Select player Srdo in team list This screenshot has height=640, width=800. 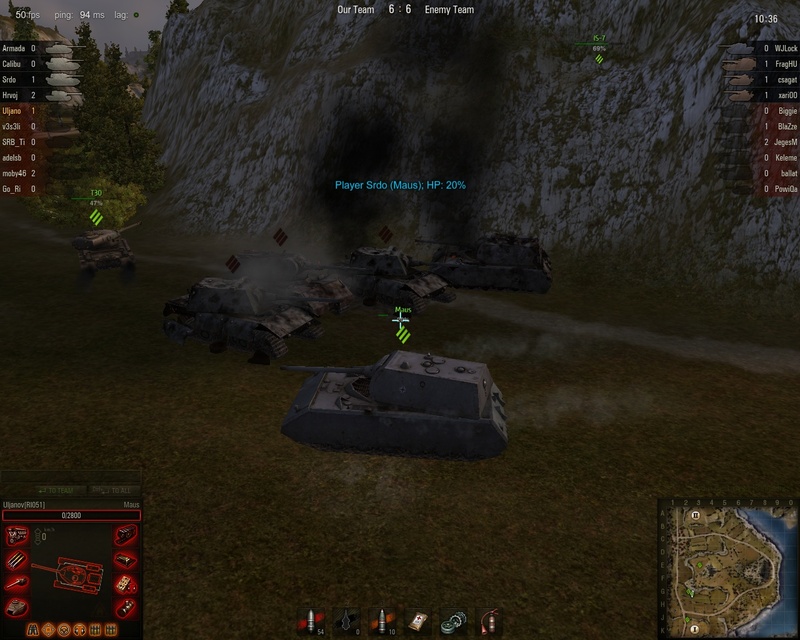click(13, 79)
